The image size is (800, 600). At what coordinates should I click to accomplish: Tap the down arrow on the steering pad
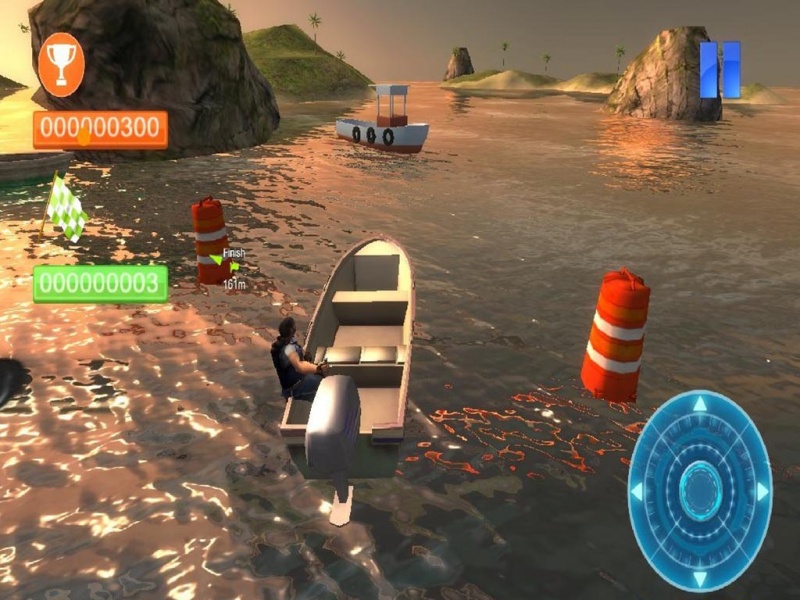(x=700, y=577)
